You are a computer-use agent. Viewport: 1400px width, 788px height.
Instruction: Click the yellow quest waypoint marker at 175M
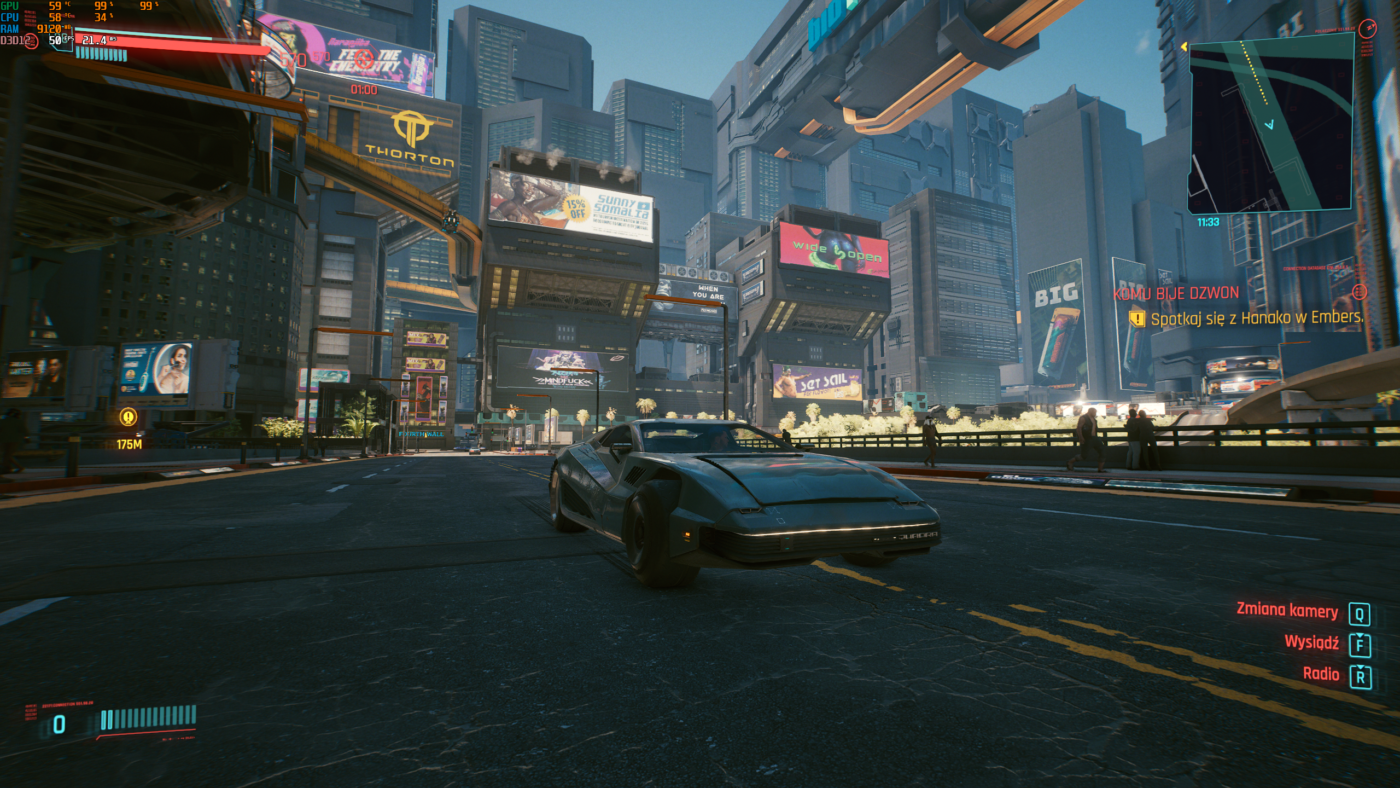(x=128, y=417)
